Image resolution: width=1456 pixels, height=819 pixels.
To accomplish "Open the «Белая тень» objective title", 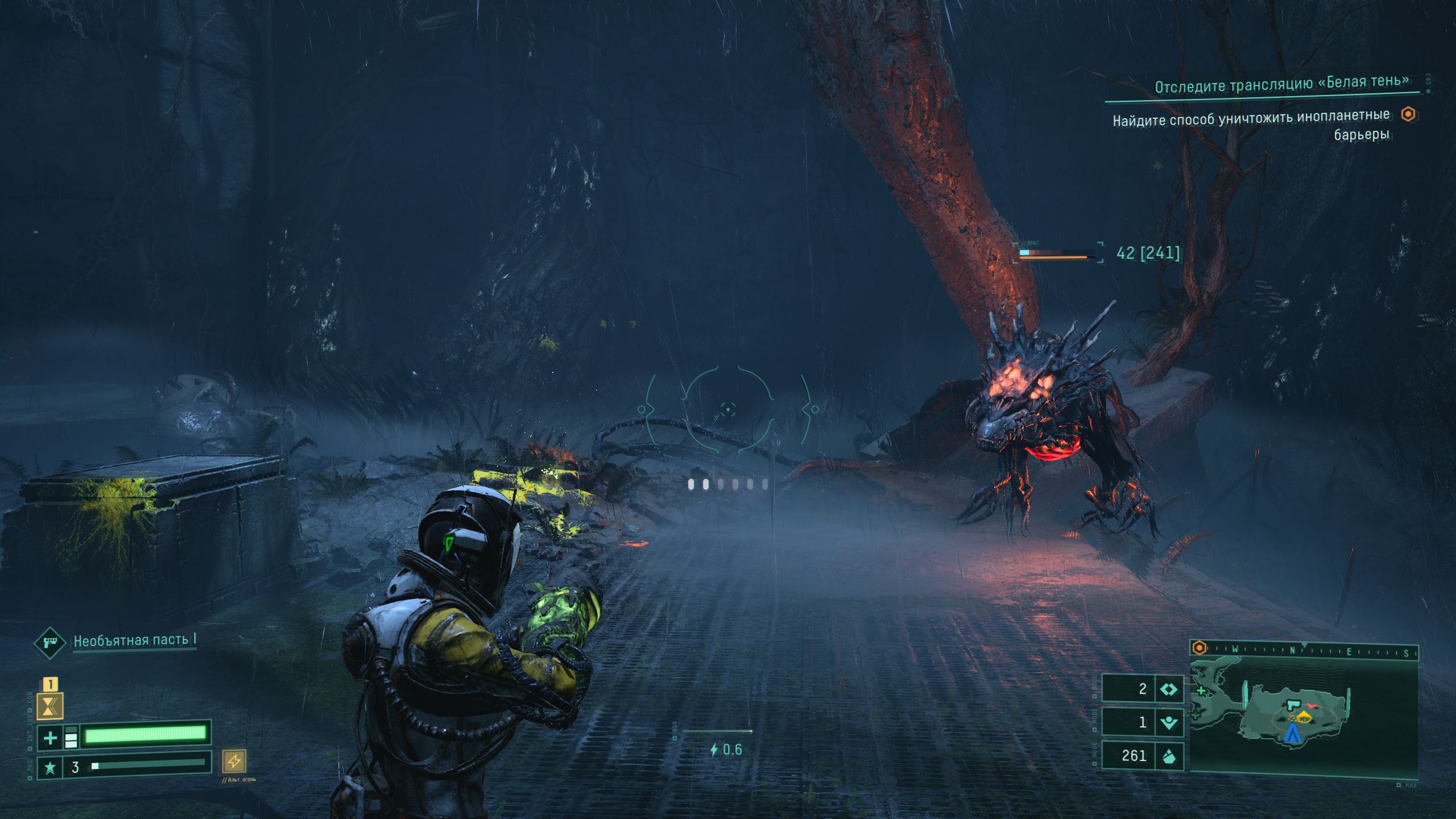I will point(1281,84).
